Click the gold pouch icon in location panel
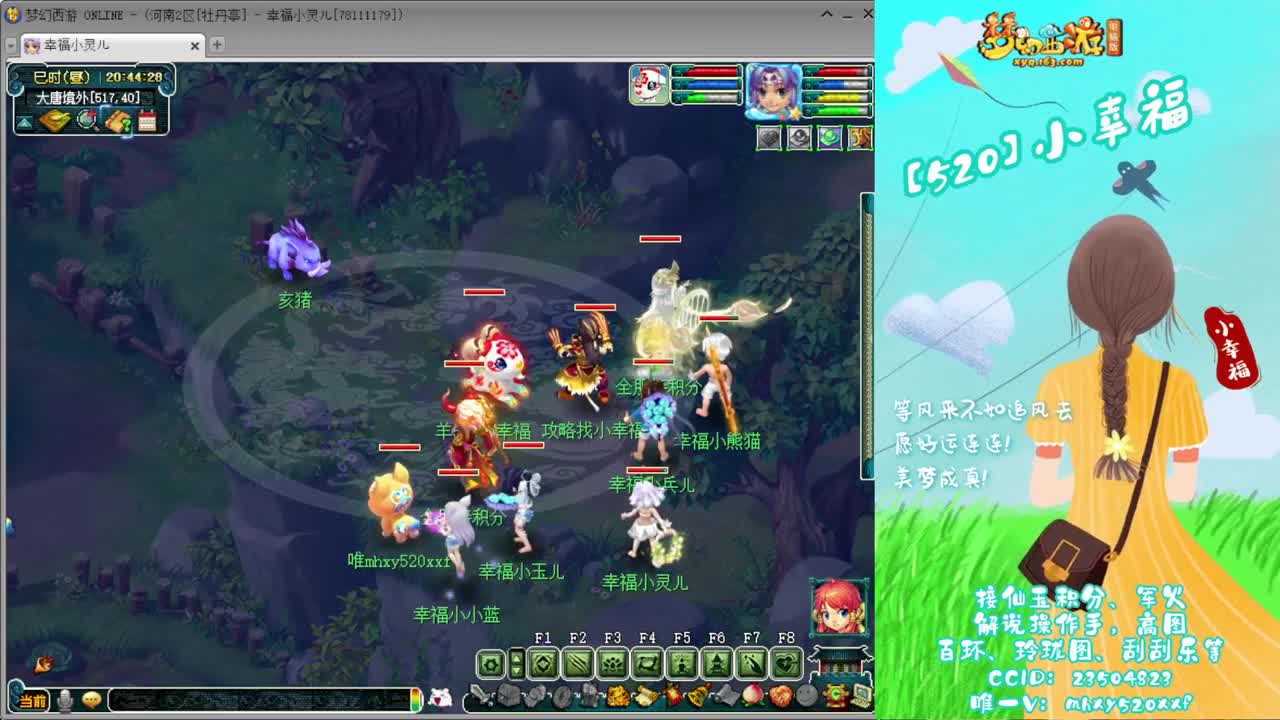This screenshot has width=1280, height=720. (54, 119)
